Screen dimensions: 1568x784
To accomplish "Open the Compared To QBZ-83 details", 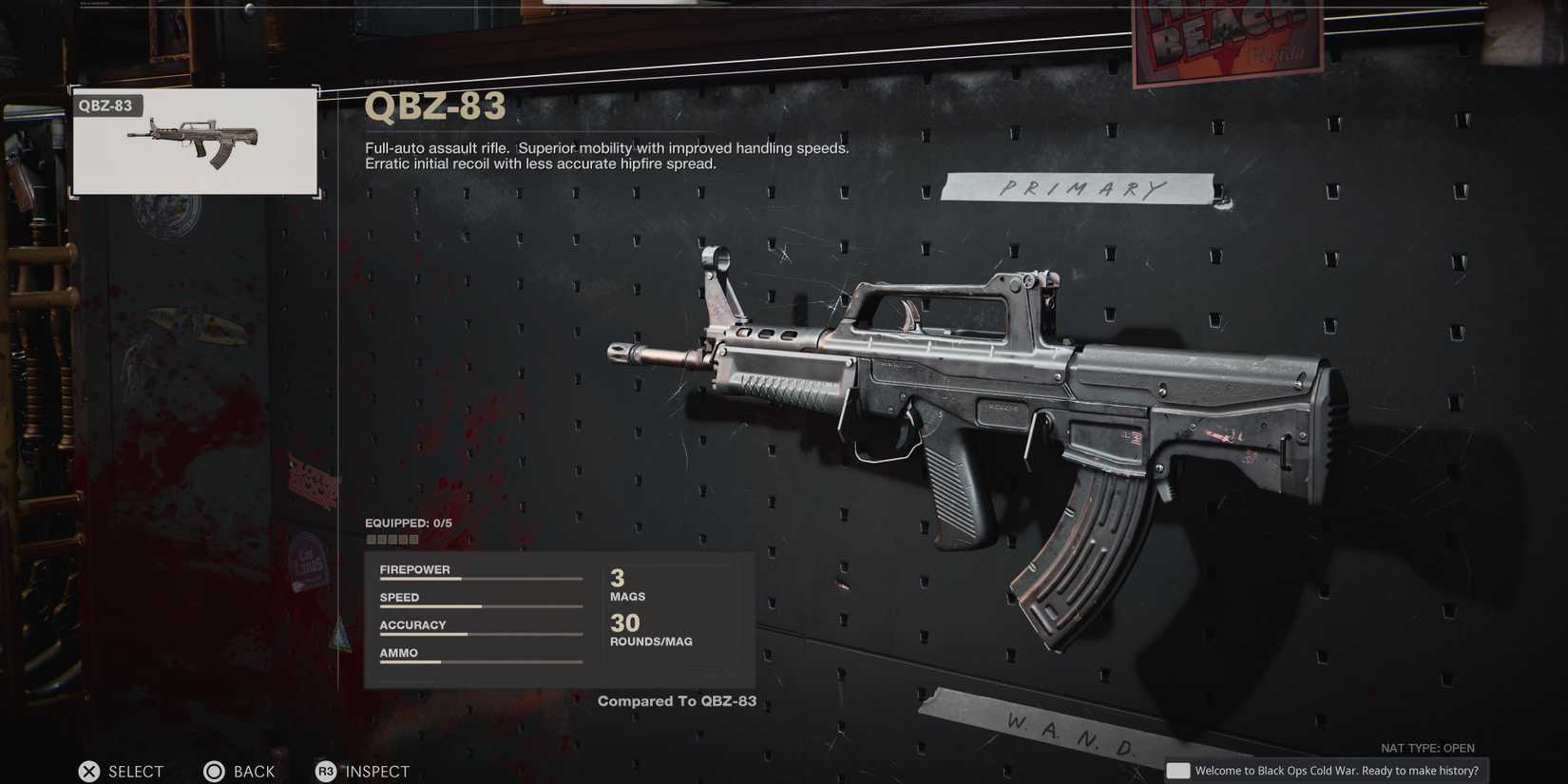I will click(677, 700).
